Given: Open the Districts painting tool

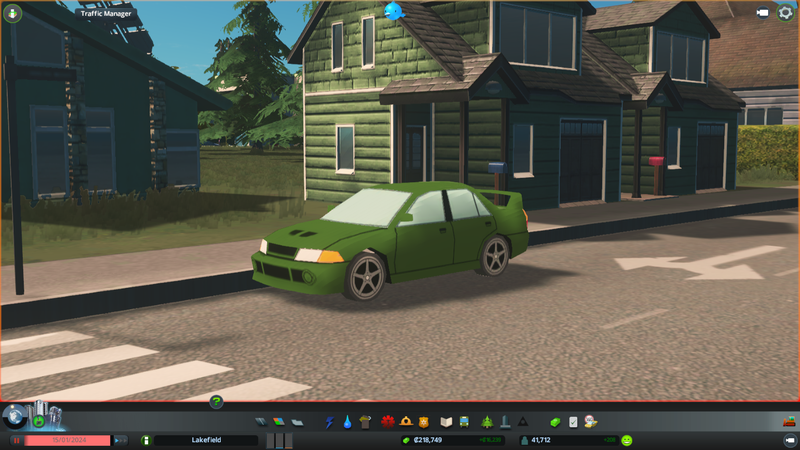Looking at the screenshot, I should tap(297, 422).
